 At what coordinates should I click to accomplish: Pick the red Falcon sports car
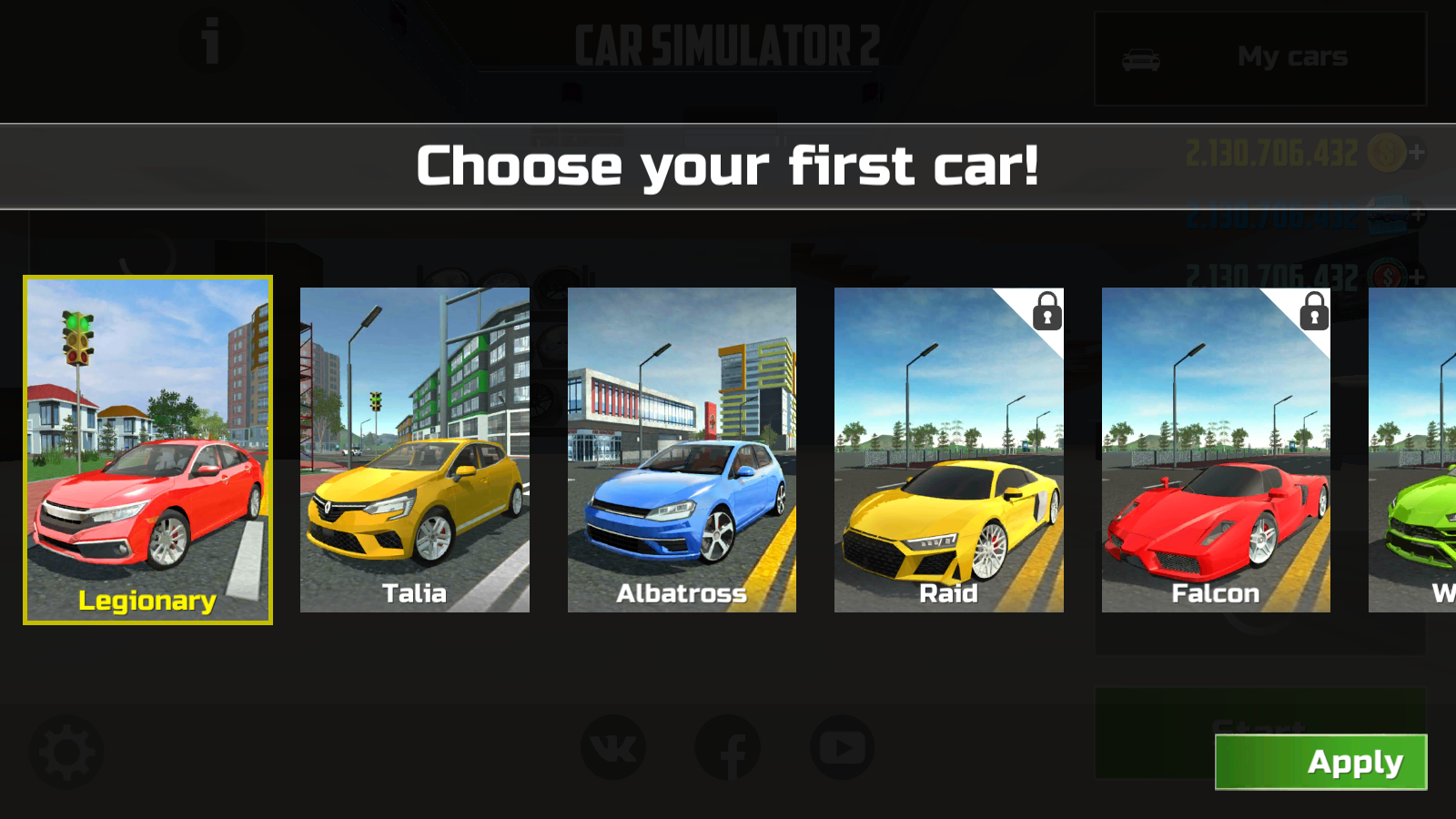point(1216,450)
